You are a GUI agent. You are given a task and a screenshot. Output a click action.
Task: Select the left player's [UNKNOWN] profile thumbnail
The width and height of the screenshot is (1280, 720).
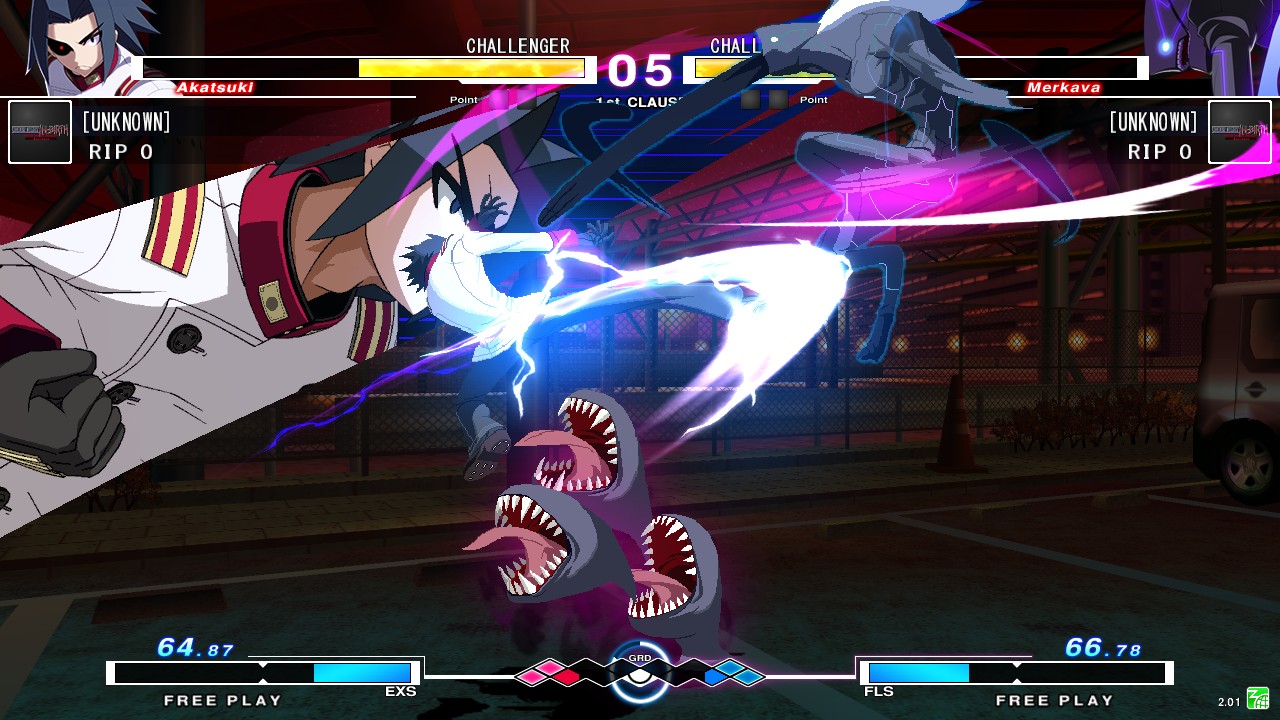[x=40, y=132]
